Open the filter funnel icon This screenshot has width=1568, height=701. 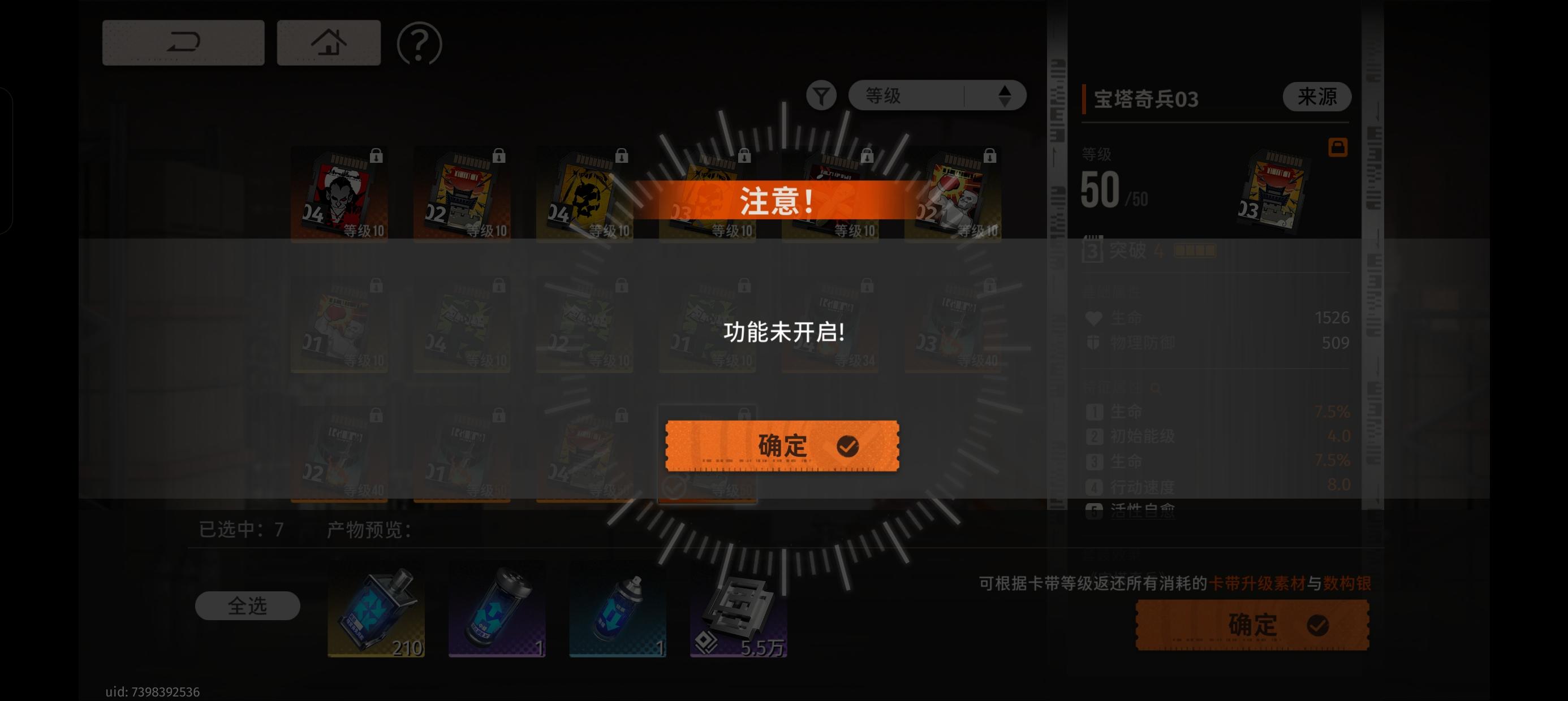(822, 96)
